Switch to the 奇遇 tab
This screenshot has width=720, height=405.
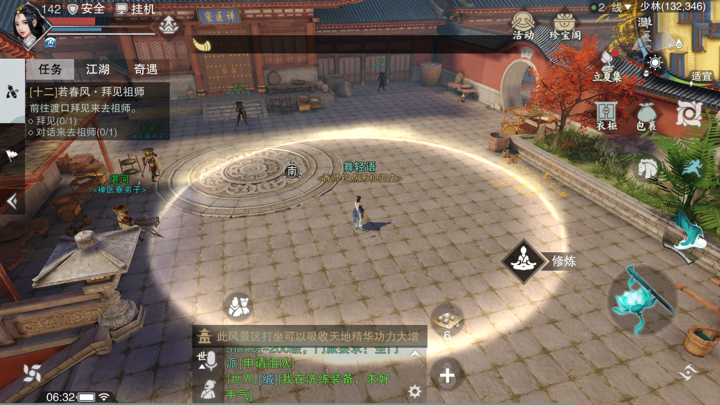pyautogui.click(x=146, y=70)
